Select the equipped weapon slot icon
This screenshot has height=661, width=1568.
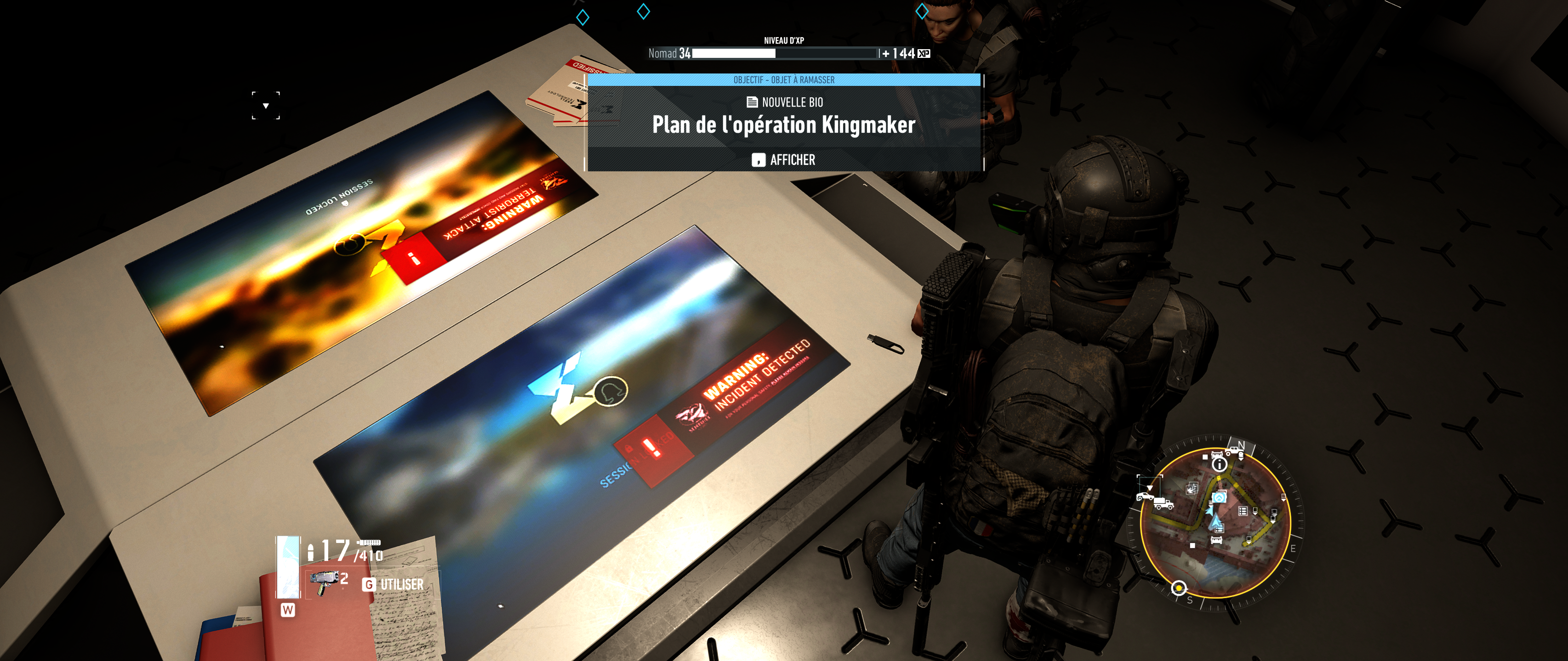pyautogui.click(x=288, y=565)
